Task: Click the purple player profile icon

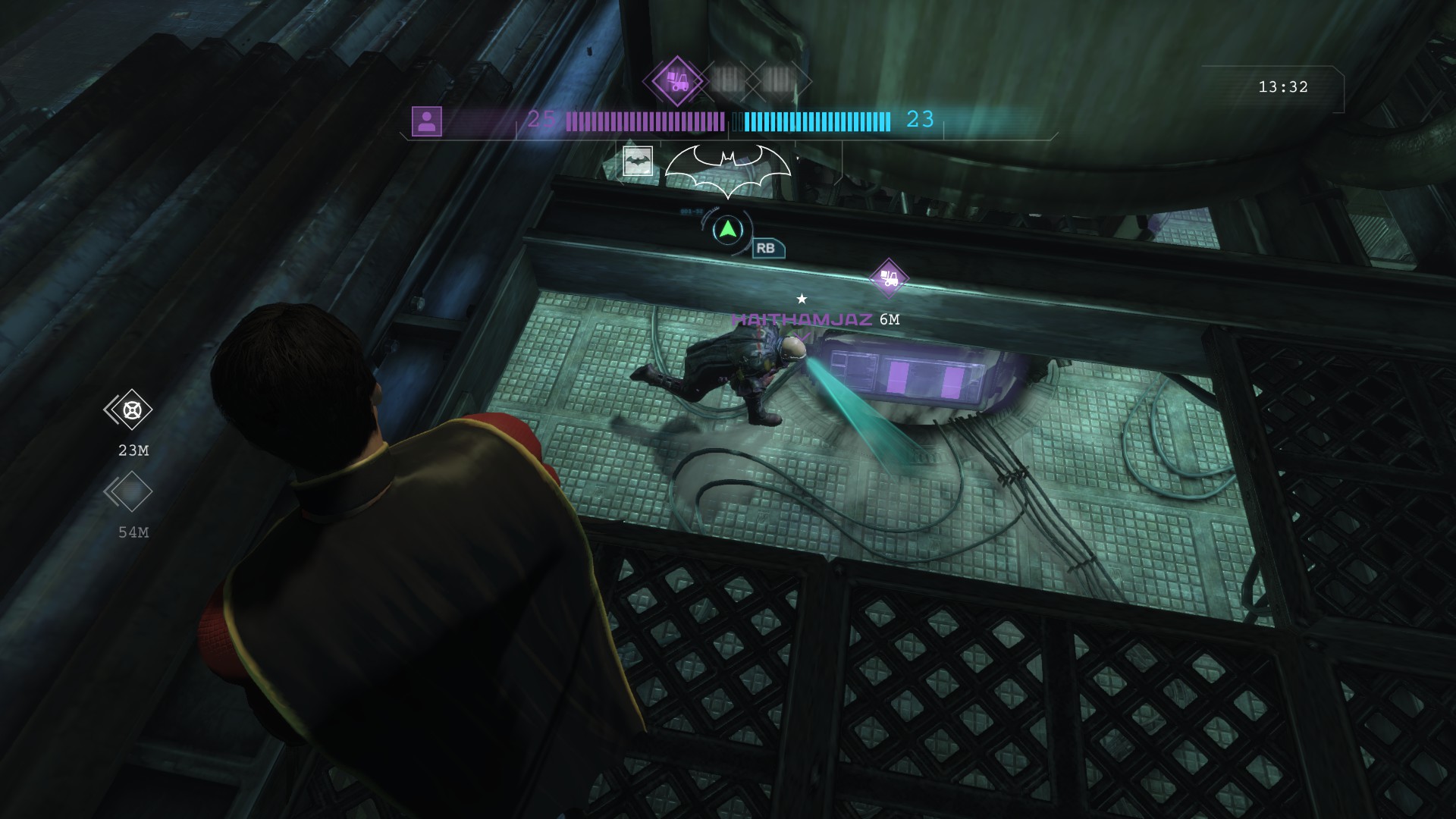Action: click(428, 119)
